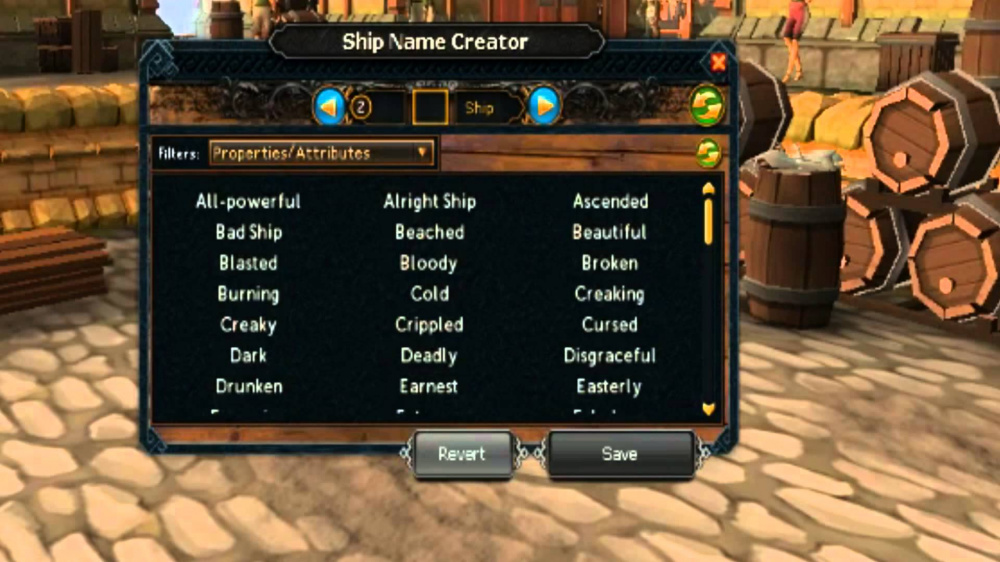Close the Ship Name Creator window
The image size is (1000, 562).
(718, 63)
